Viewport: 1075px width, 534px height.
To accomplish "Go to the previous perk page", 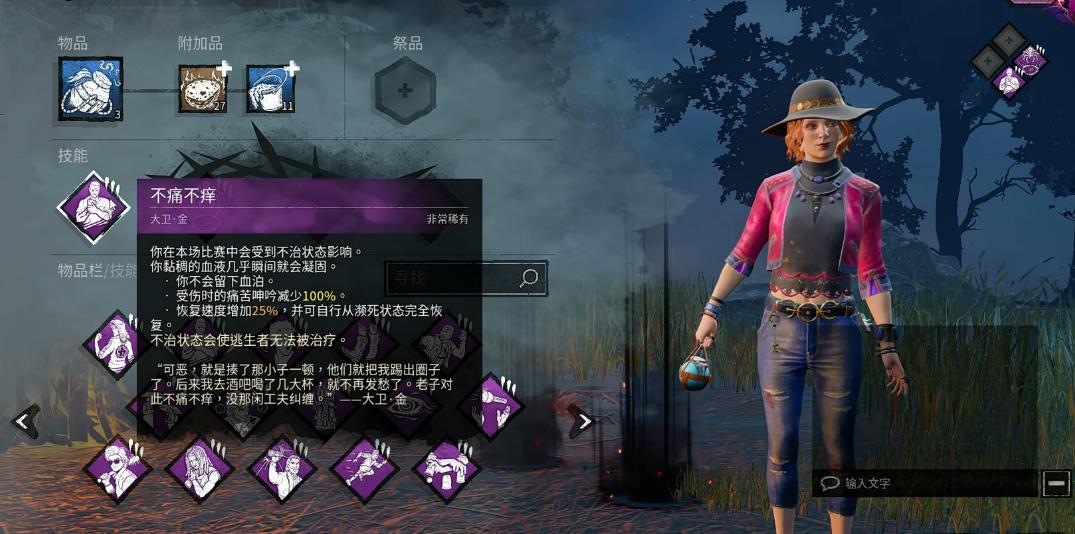I will coord(24,421).
